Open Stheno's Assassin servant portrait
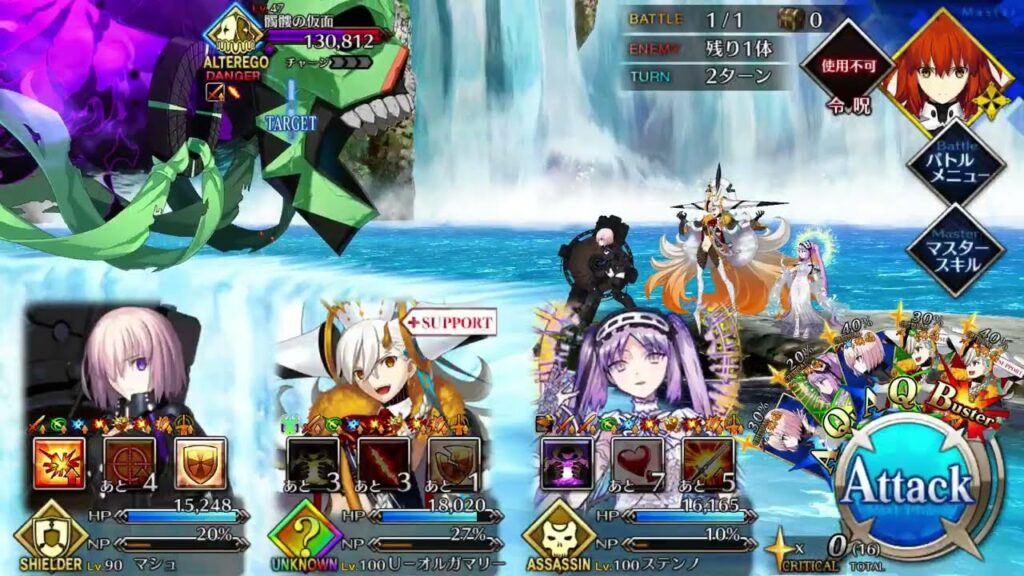 tap(640, 370)
